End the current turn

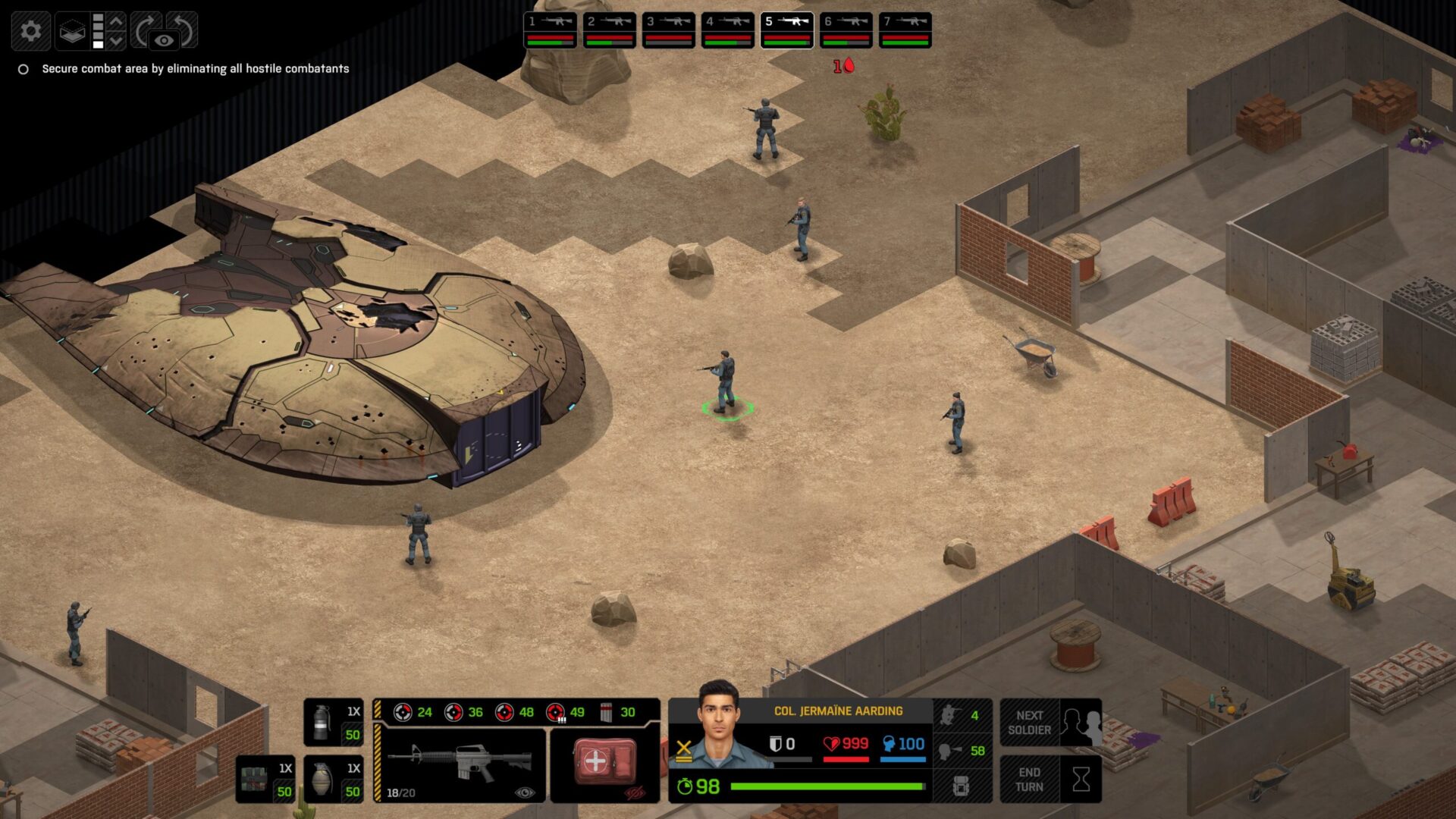[1050, 779]
